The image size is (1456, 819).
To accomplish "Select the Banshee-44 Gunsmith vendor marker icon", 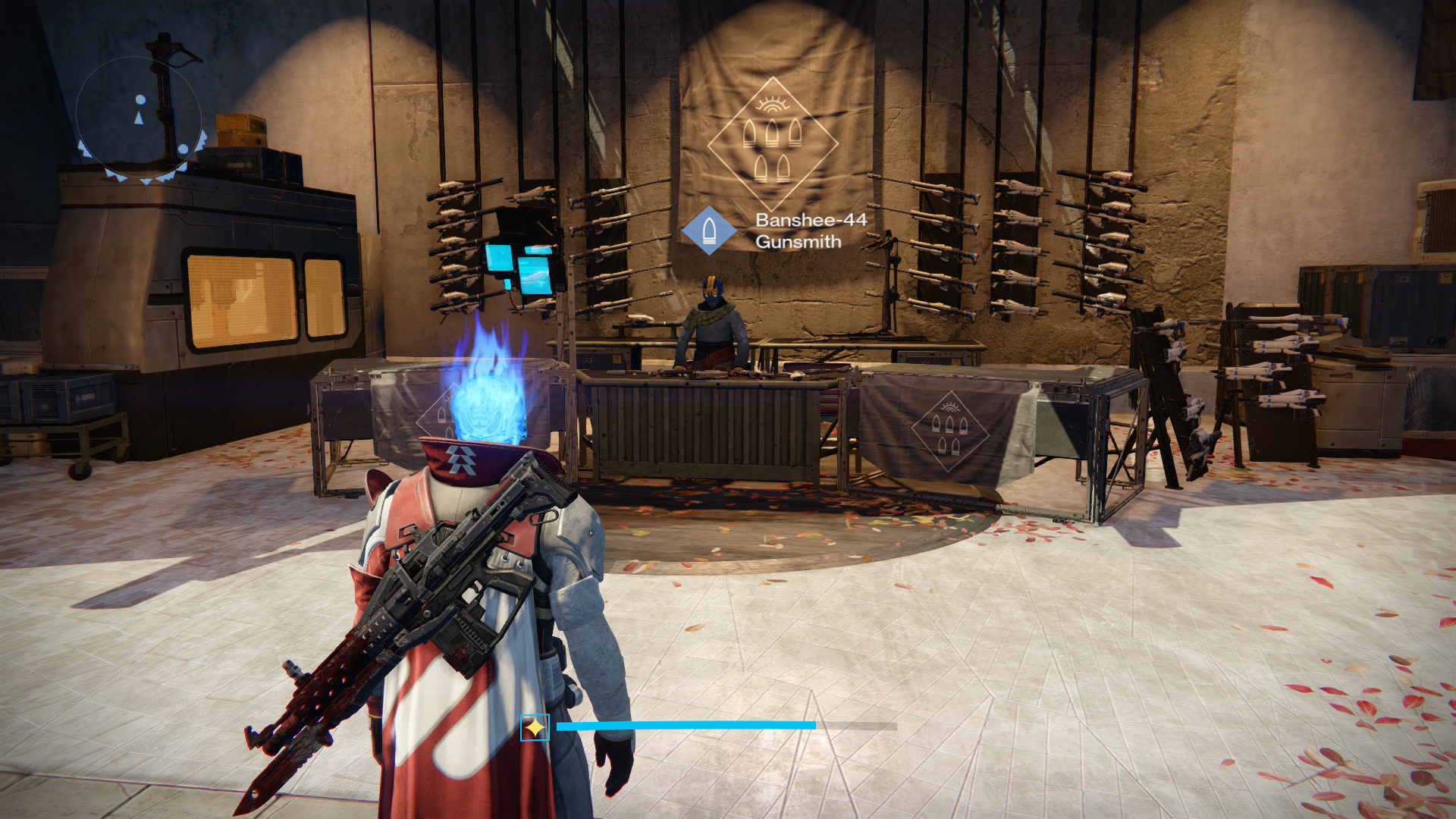I will [709, 230].
